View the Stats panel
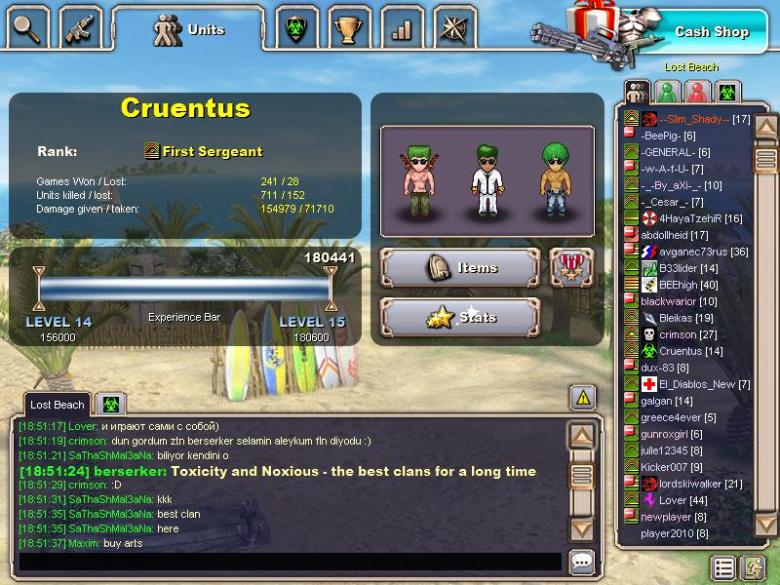 [460, 318]
